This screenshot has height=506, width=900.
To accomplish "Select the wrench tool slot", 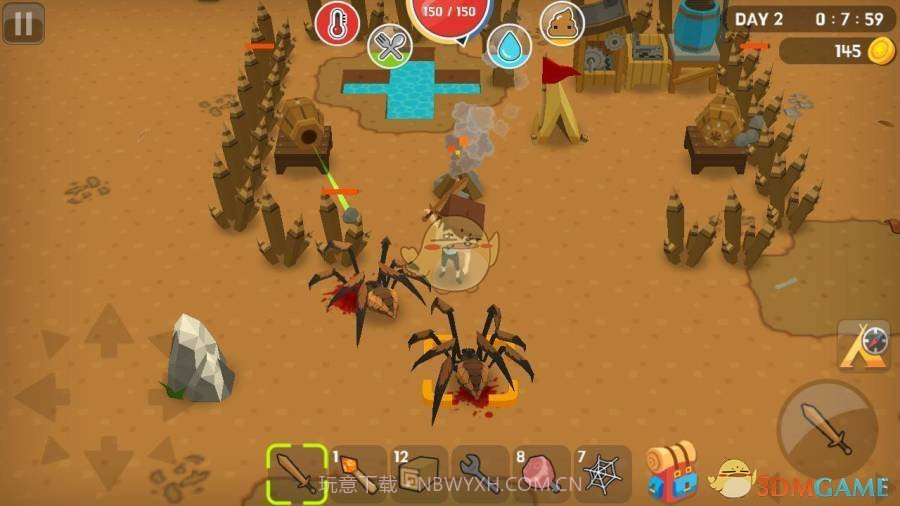I will (480, 472).
